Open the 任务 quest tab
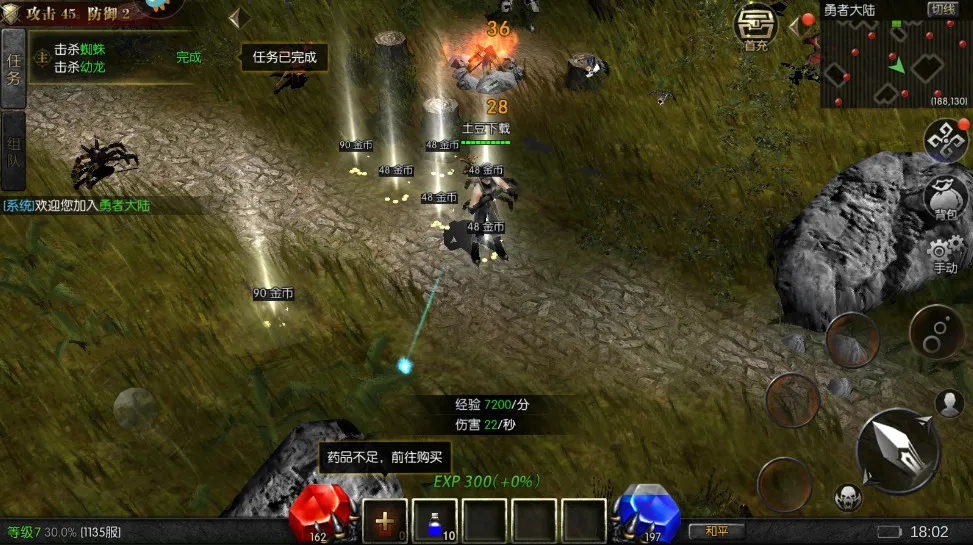The width and height of the screenshot is (973, 545). (13, 67)
